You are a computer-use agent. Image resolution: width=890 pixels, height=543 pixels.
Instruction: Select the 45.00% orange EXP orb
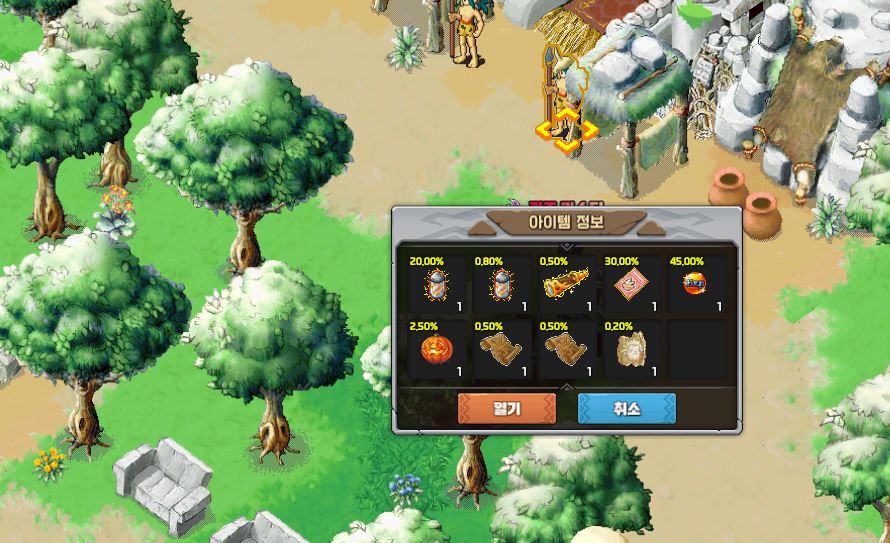(695, 285)
